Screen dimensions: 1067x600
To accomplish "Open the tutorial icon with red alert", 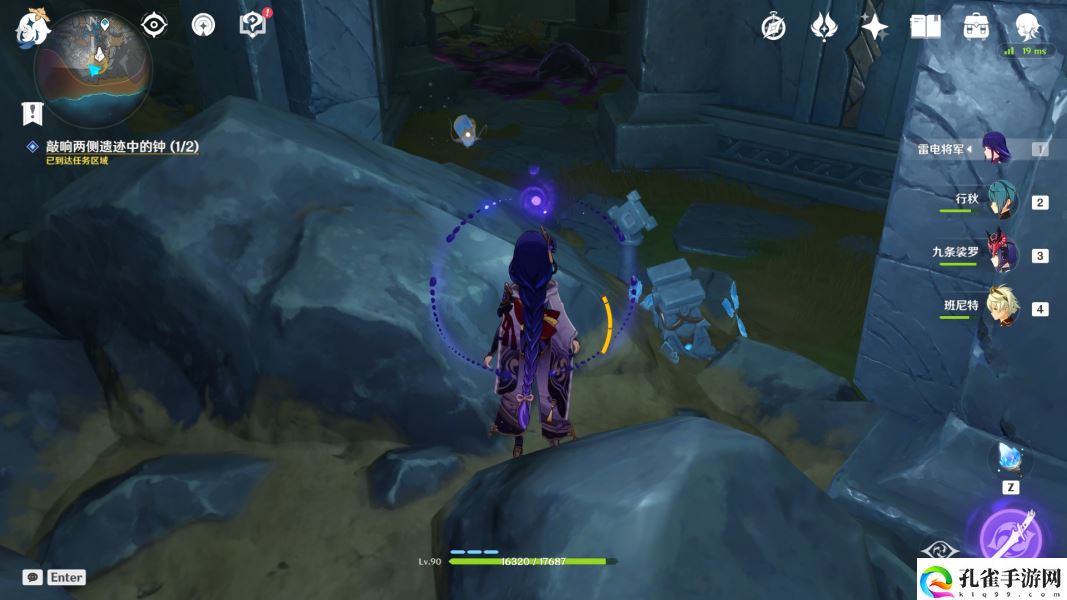I will pos(254,24).
